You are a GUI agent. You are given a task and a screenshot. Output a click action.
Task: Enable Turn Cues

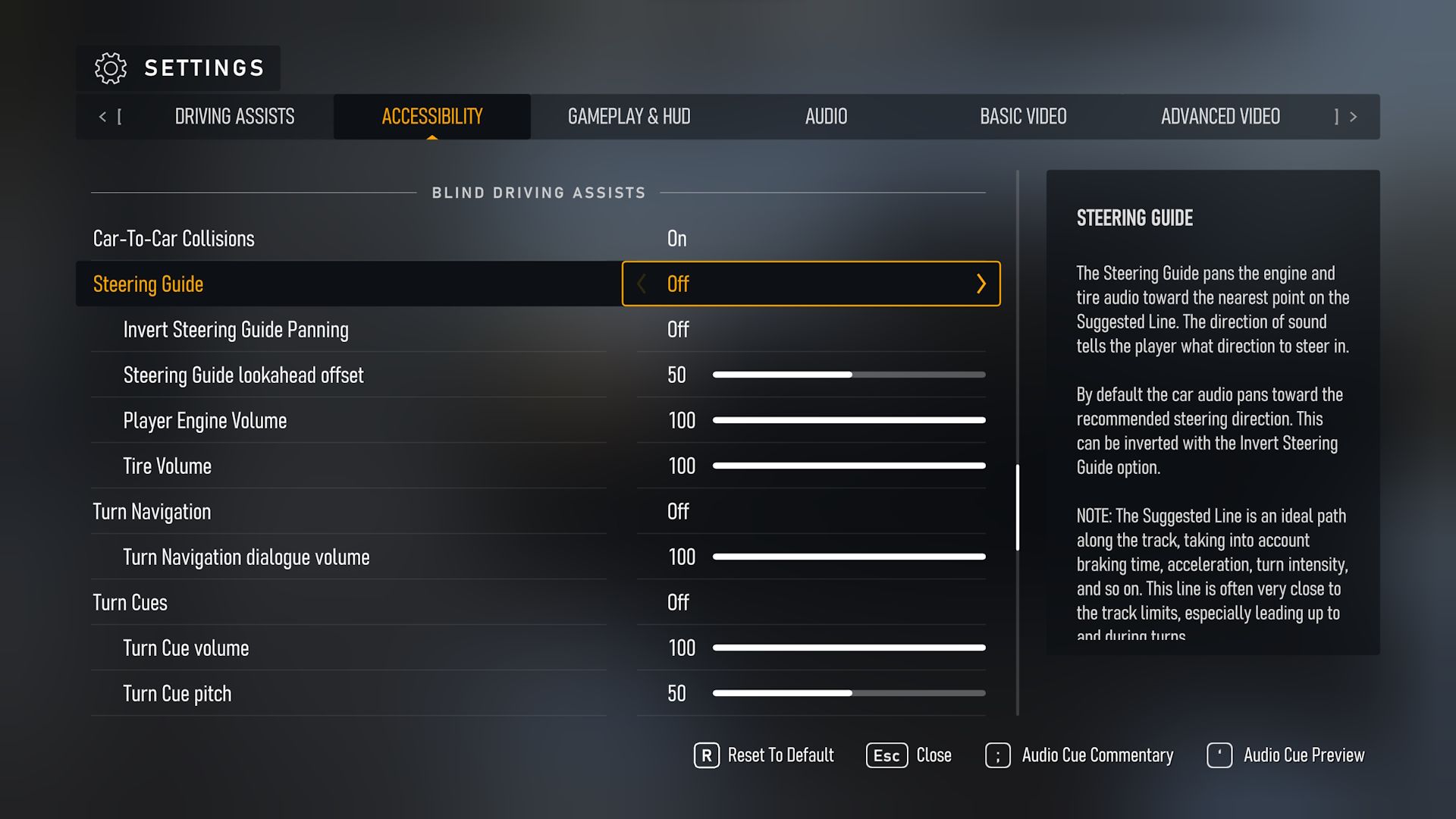click(677, 602)
